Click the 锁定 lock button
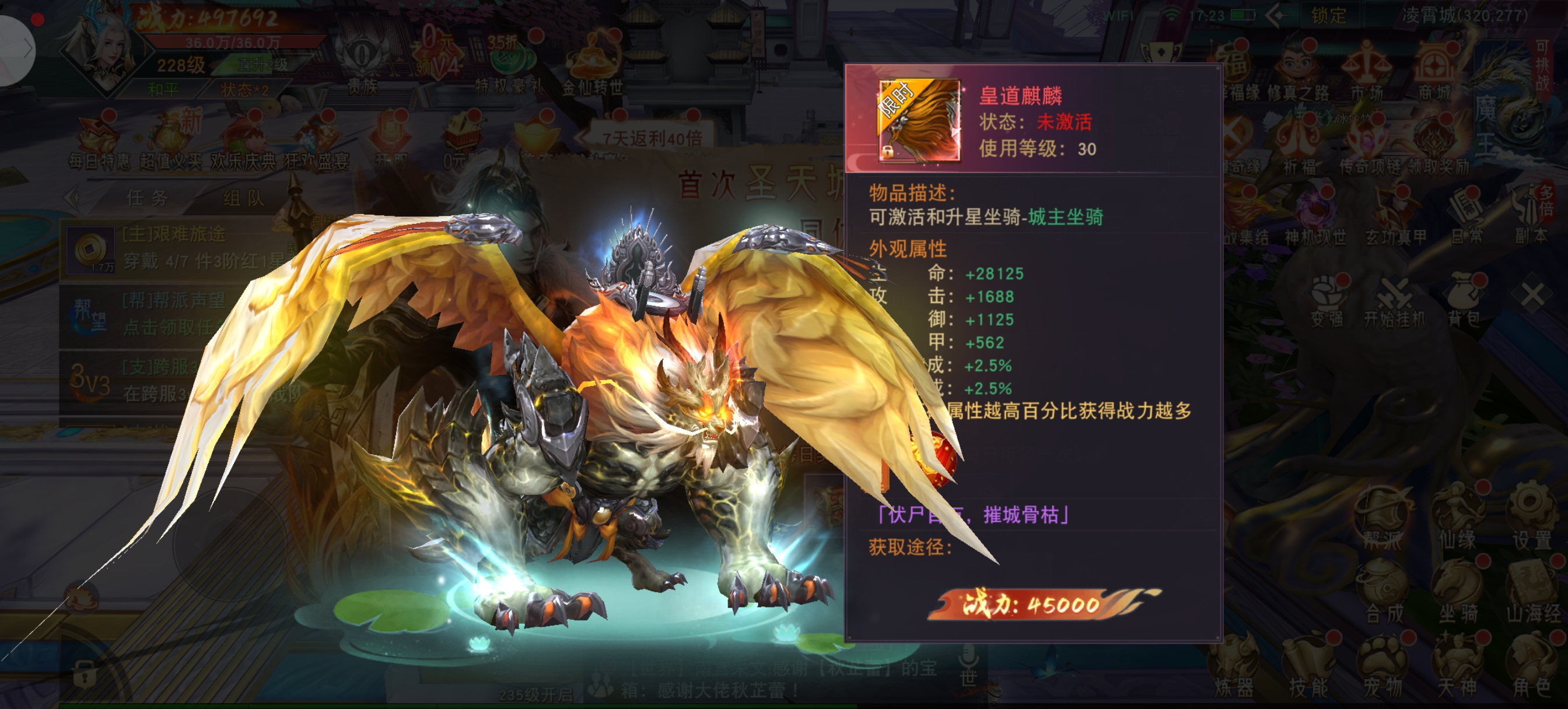The image size is (1568, 709). coord(1328,15)
